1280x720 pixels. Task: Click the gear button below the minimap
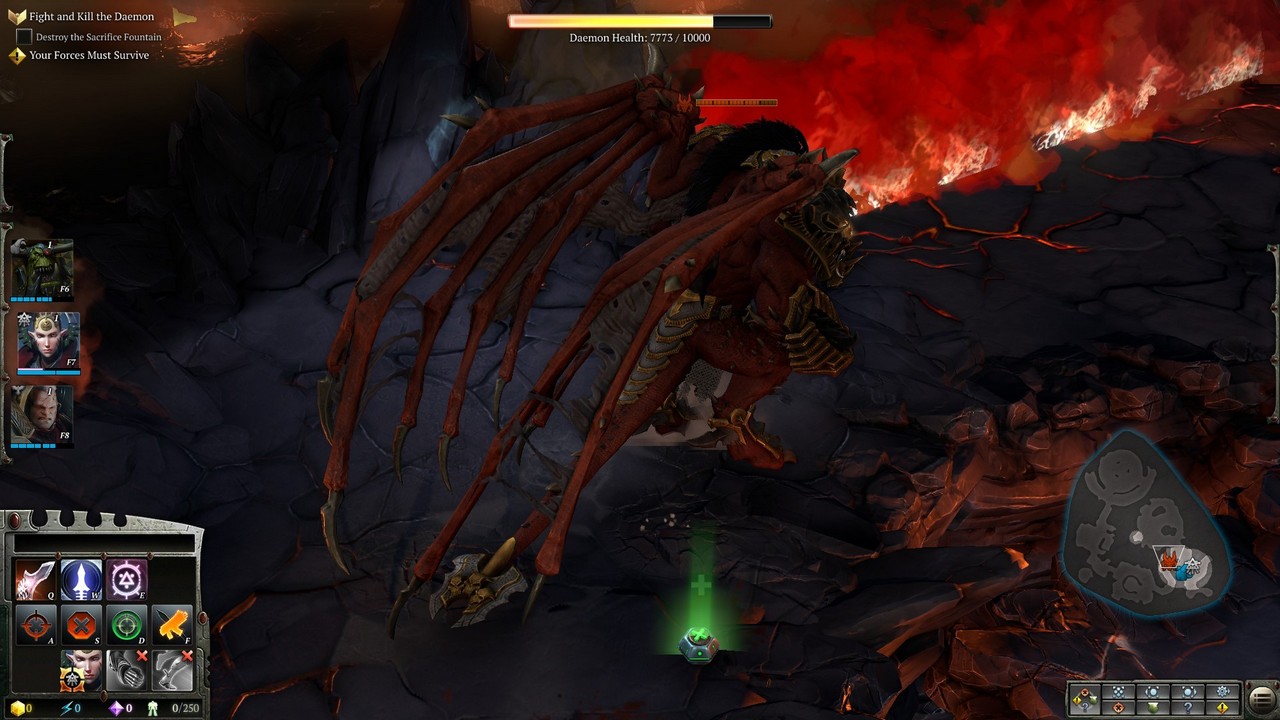1222,691
